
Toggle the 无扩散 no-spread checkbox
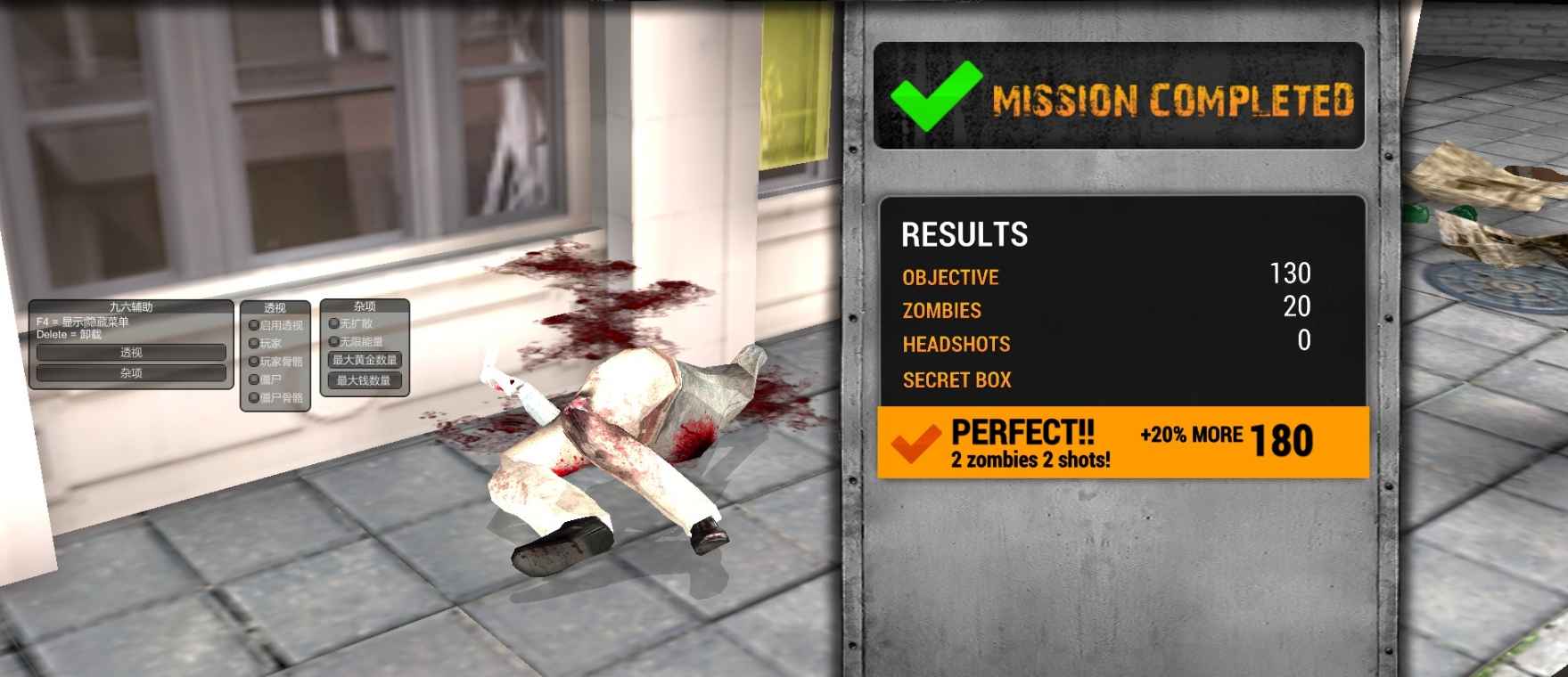[x=334, y=323]
